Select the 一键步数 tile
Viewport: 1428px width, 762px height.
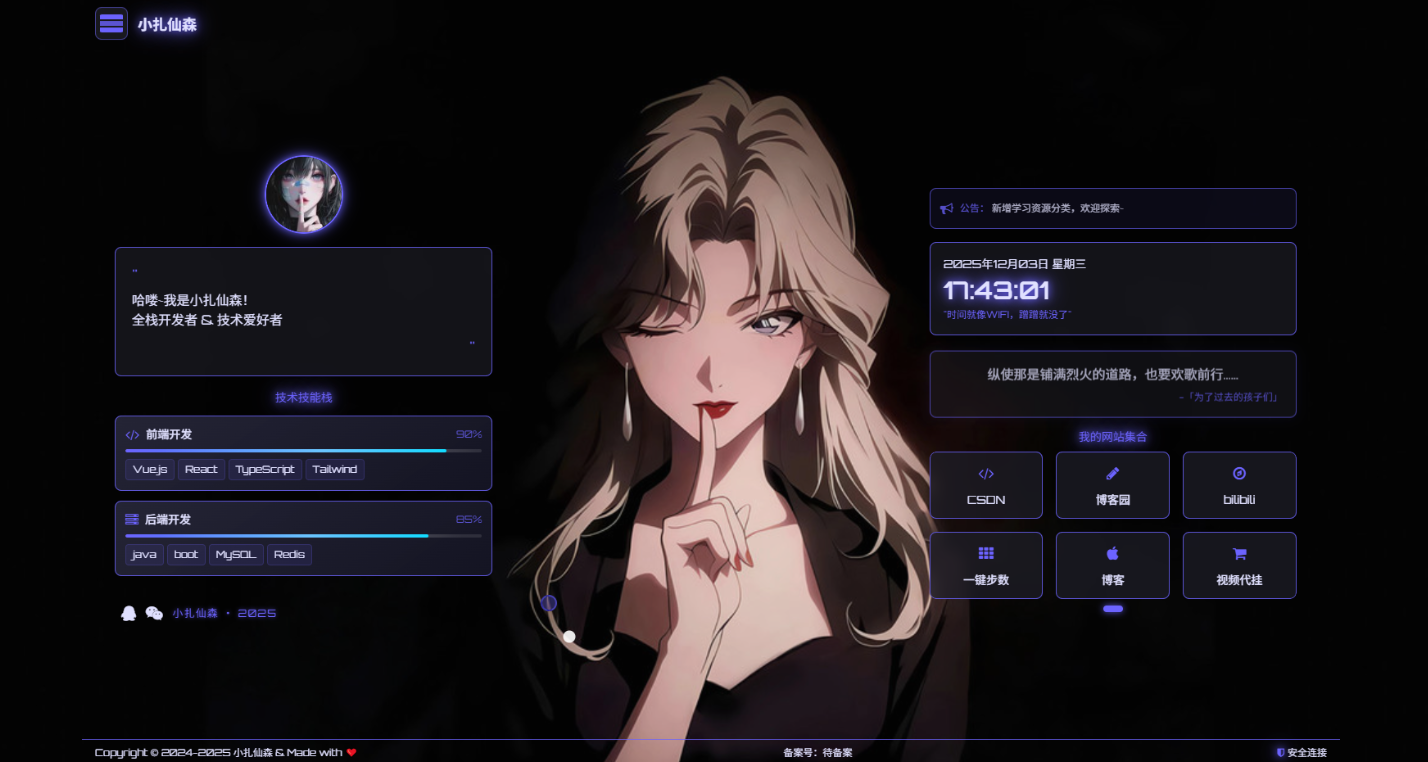click(986, 565)
